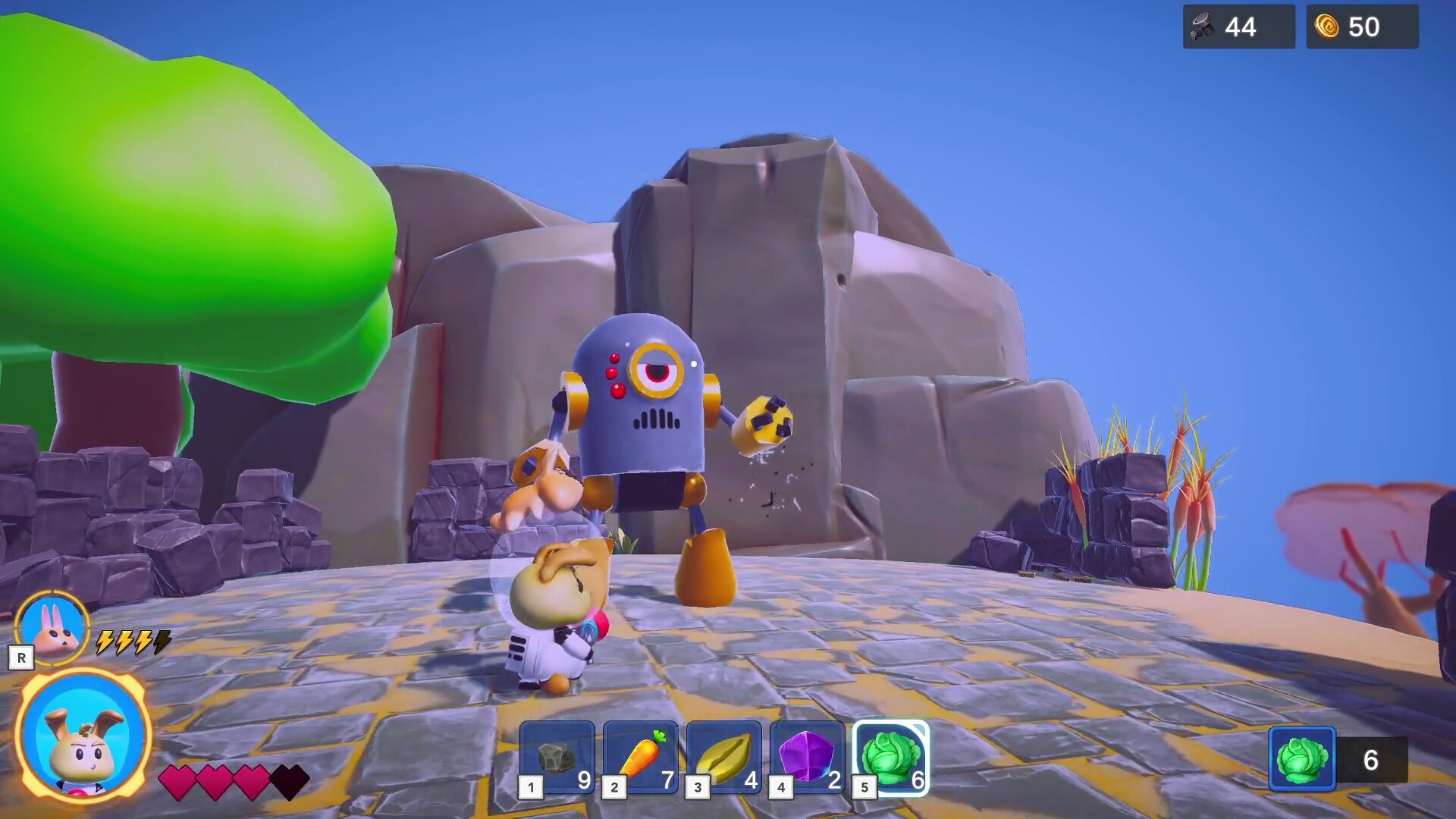Select the golden seed in hotbar slot 3
The height and width of the screenshot is (819, 1456).
(x=726, y=757)
